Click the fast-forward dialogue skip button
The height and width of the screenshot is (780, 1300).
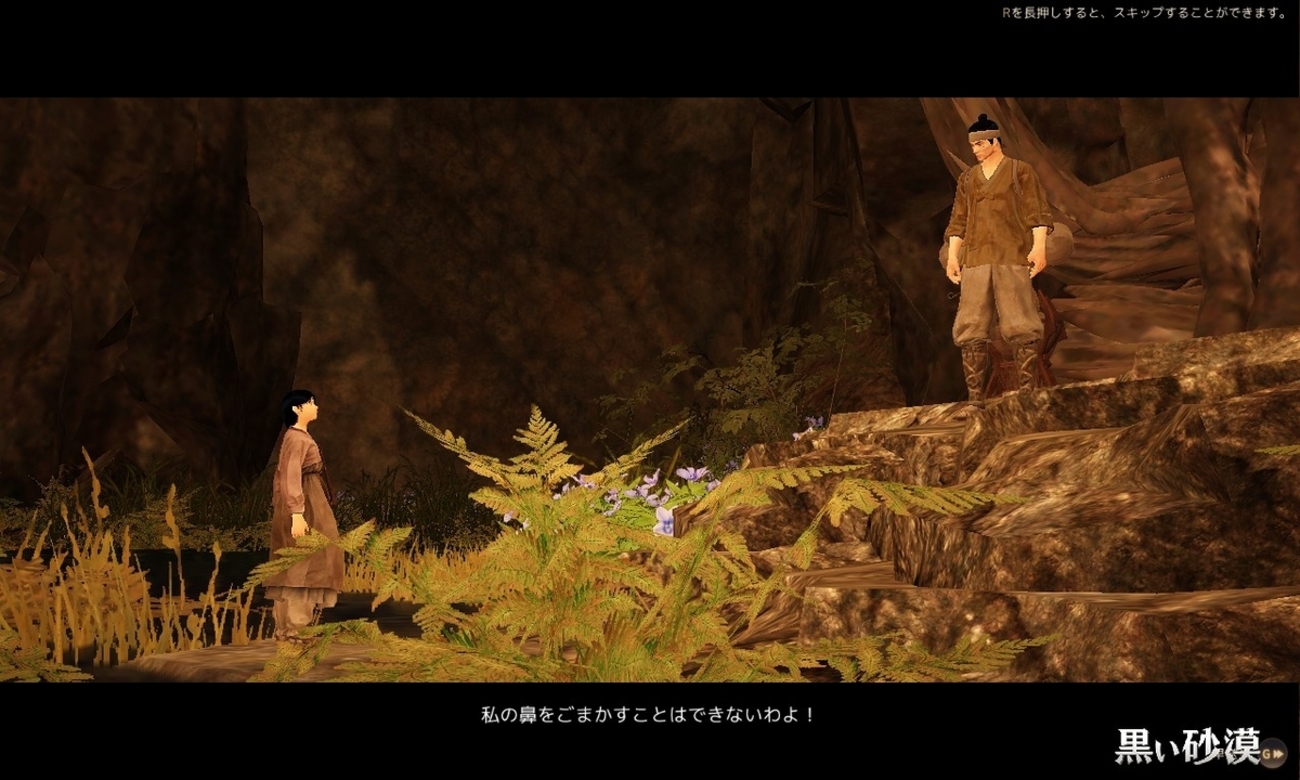click(1272, 753)
